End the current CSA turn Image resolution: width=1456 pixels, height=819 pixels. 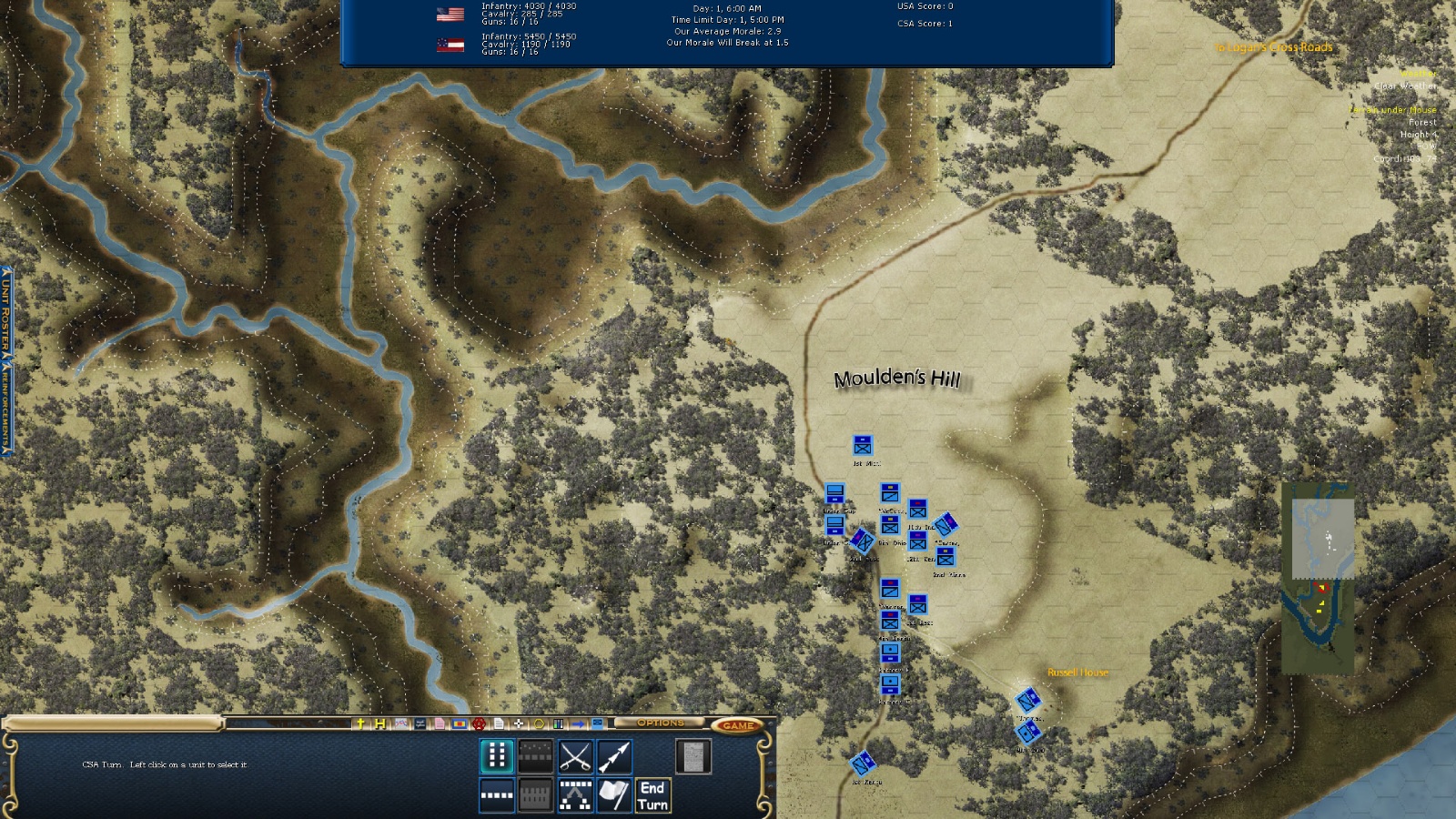pyautogui.click(x=652, y=795)
